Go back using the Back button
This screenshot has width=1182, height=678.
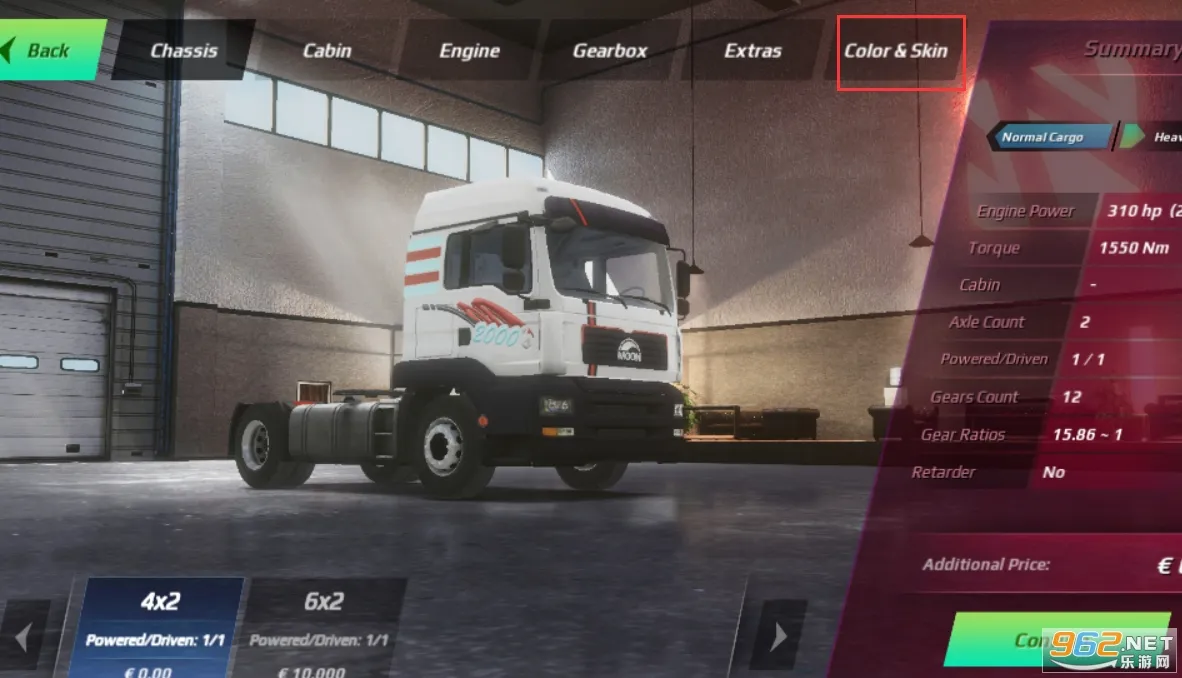48,50
